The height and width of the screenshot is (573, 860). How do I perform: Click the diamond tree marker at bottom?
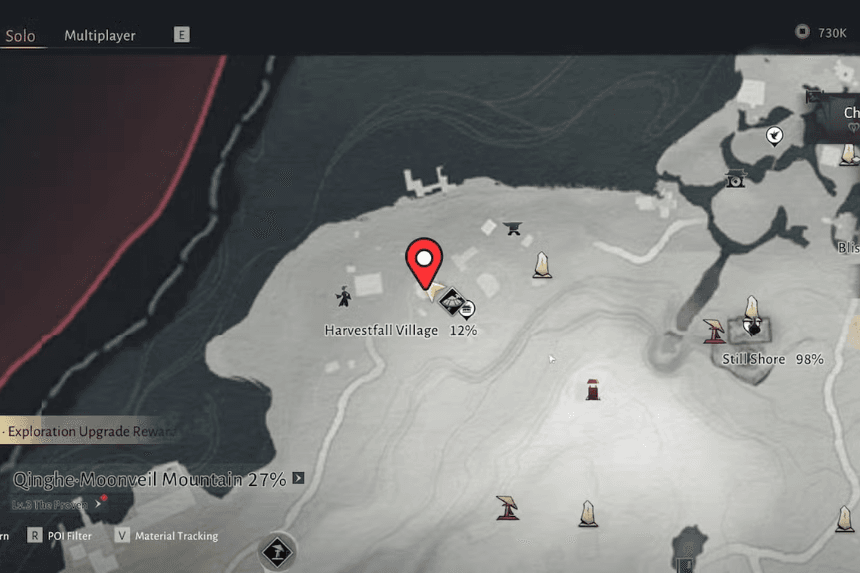coord(277,551)
